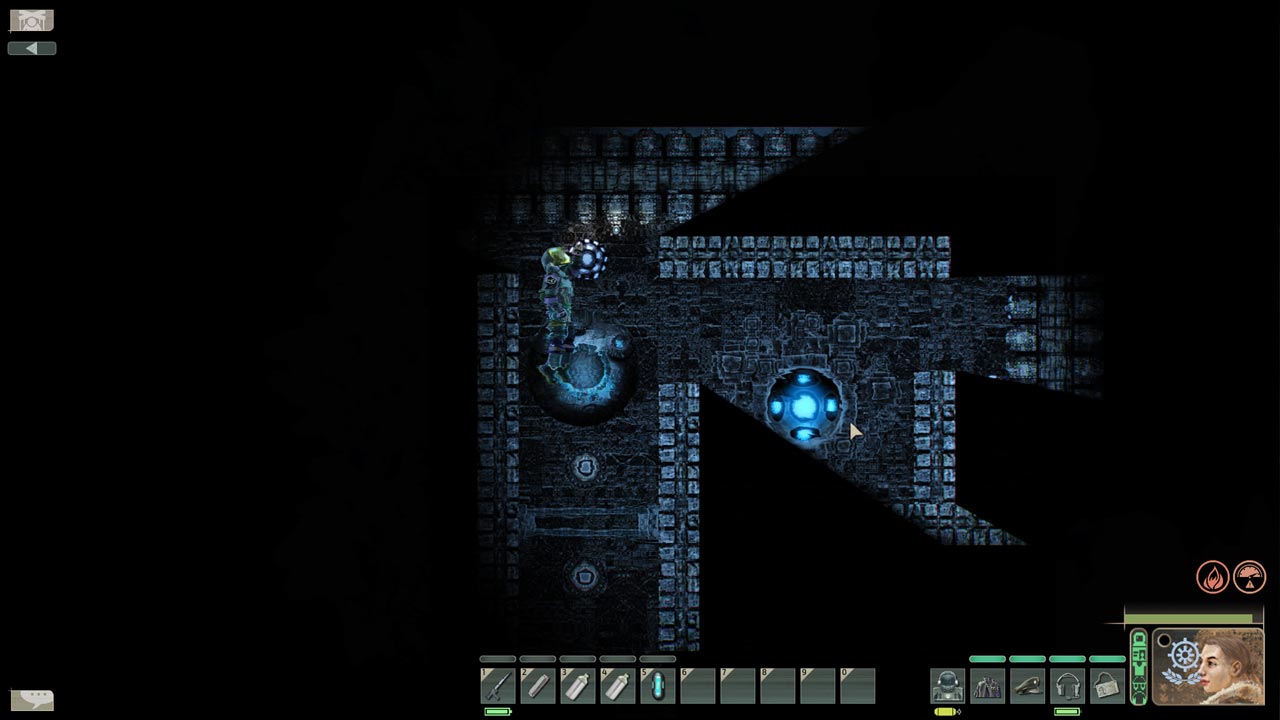The height and width of the screenshot is (720, 1280).
Task: Select the captain's cap equipment slot
Action: pyautogui.click(x=1027, y=686)
